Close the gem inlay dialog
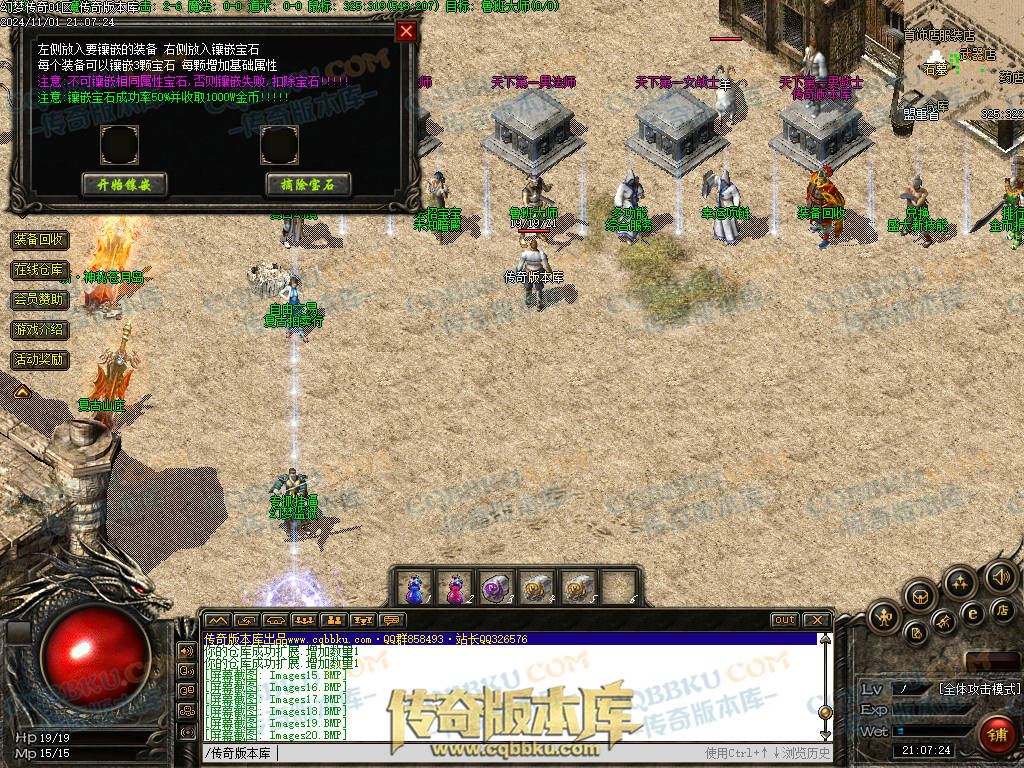Viewport: 1024px width, 768px height. (405, 31)
